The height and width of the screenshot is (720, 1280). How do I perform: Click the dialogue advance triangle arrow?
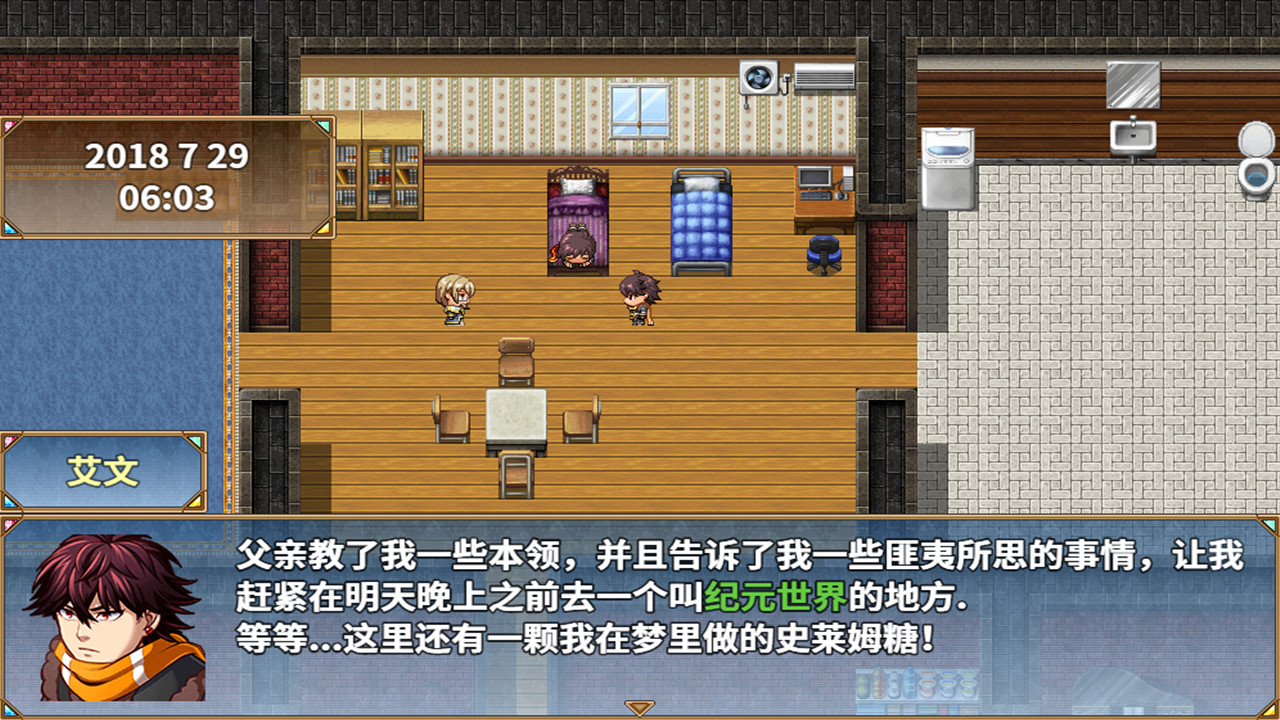[639, 707]
